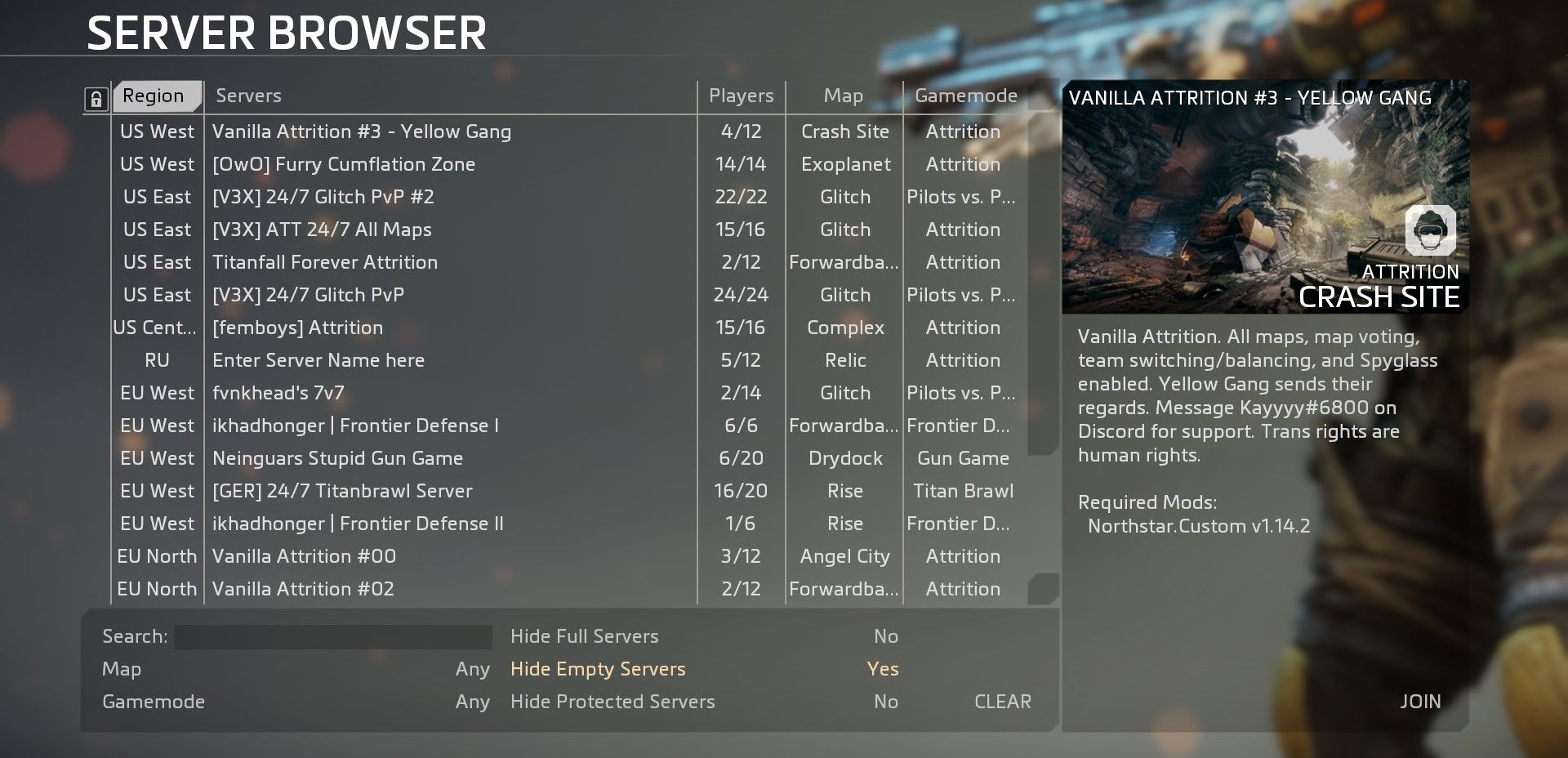Viewport: 1568px width, 758px height.
Task: Sort the list by Gamemode column
Action: click(965, 96)
